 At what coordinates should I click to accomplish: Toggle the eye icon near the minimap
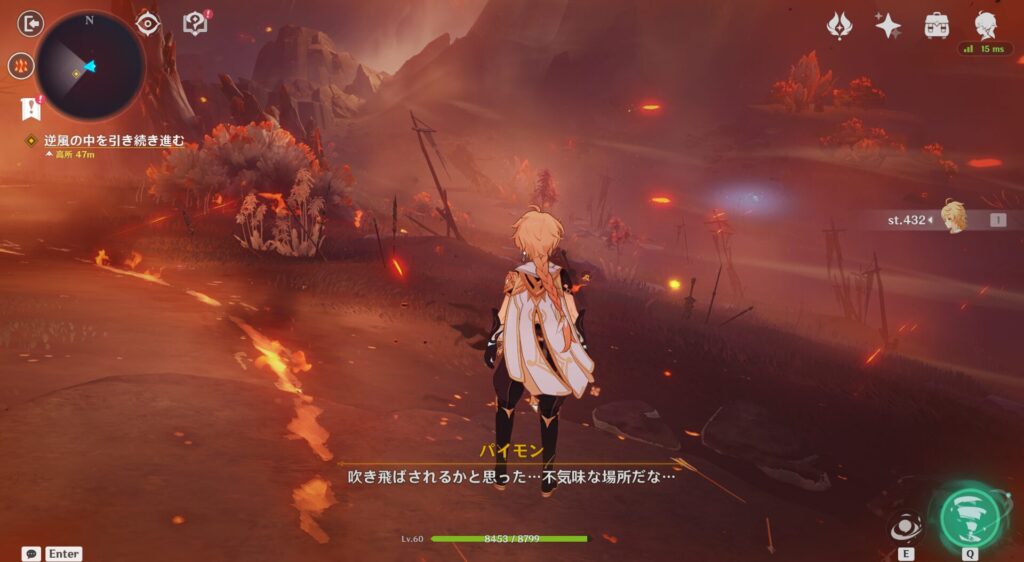[149, 23]
